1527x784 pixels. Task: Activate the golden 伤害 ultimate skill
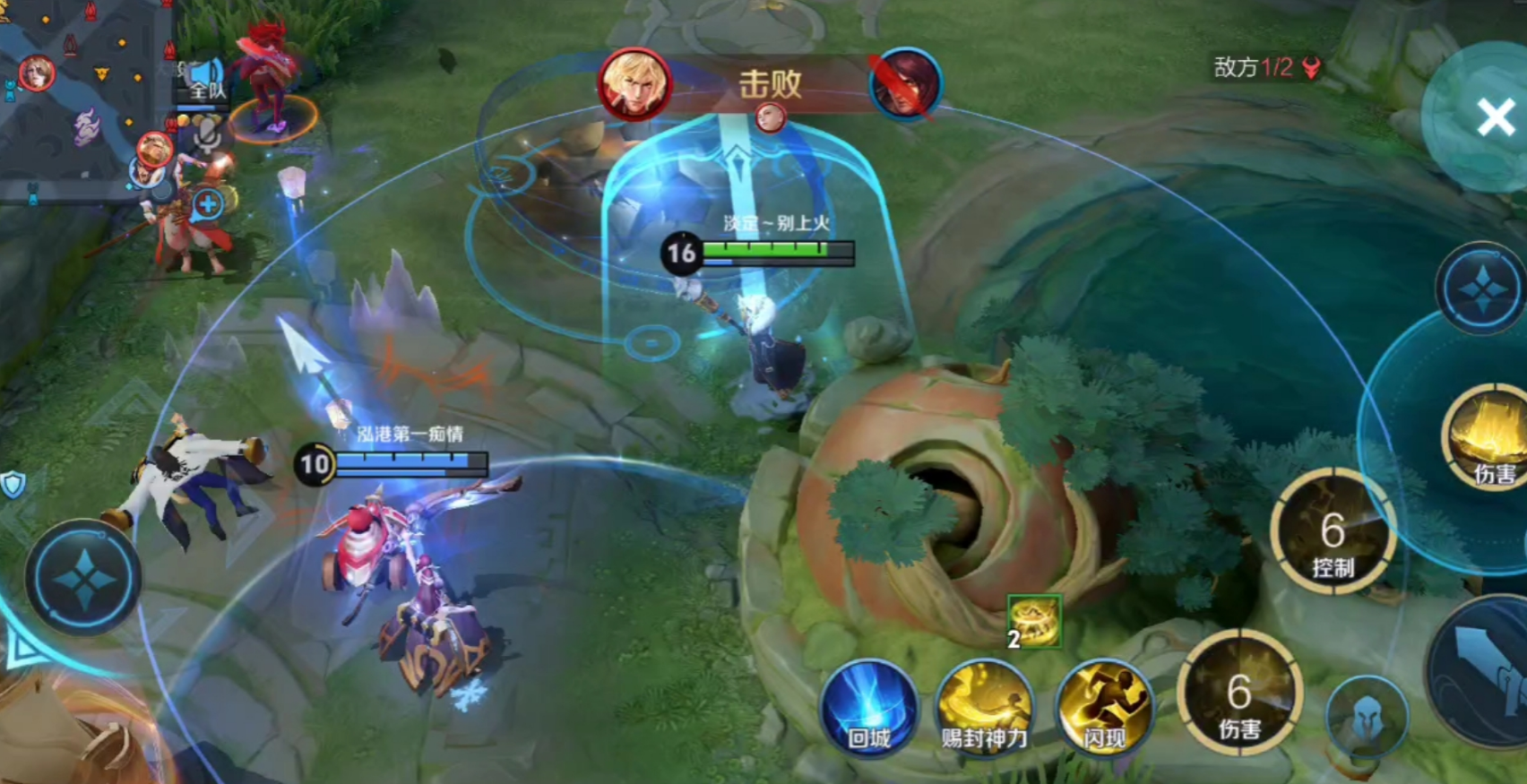pos(1489,436)
